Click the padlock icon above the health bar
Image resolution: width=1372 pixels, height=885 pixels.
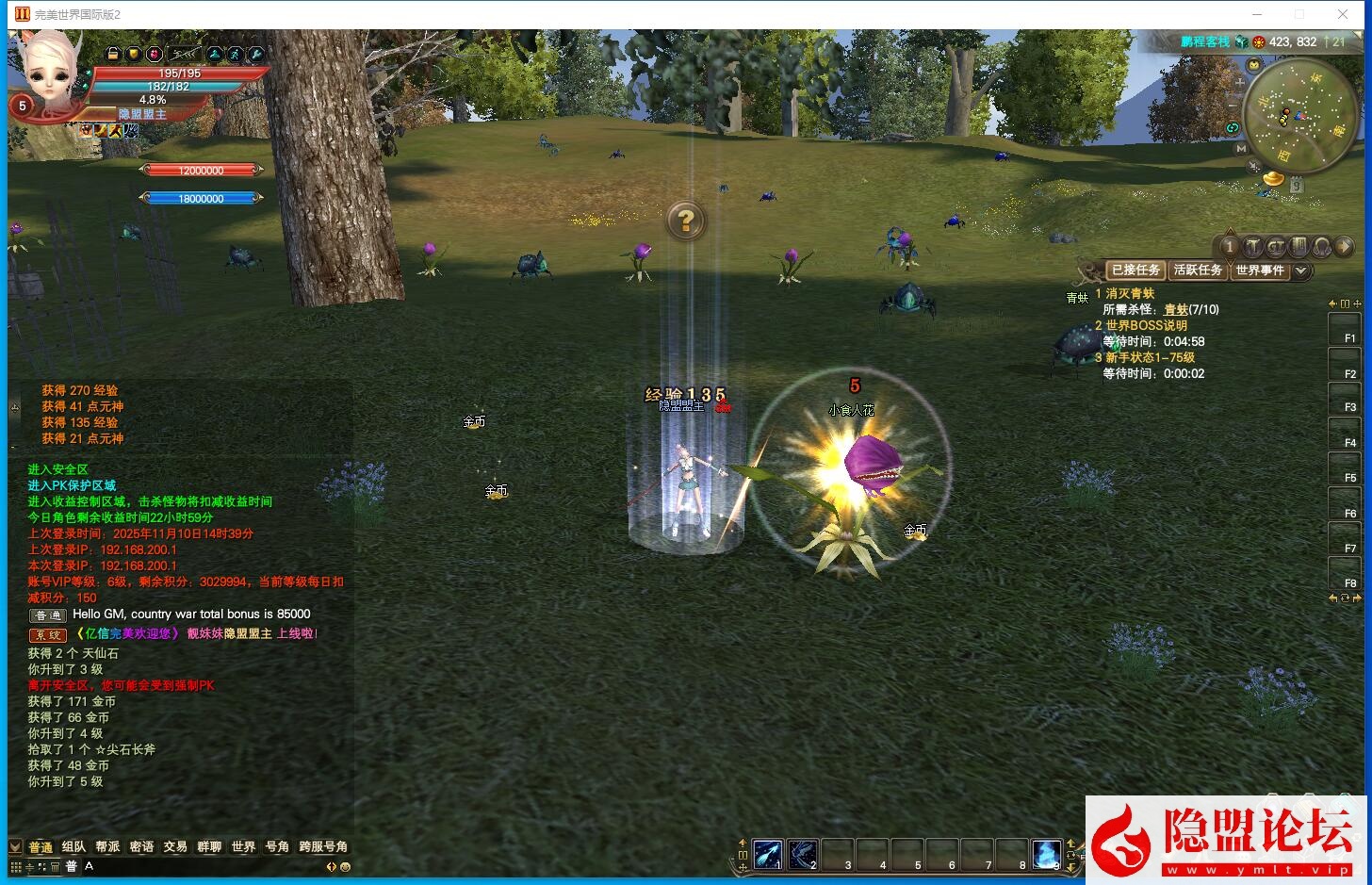pyautogui.click(x=113, y=54)
